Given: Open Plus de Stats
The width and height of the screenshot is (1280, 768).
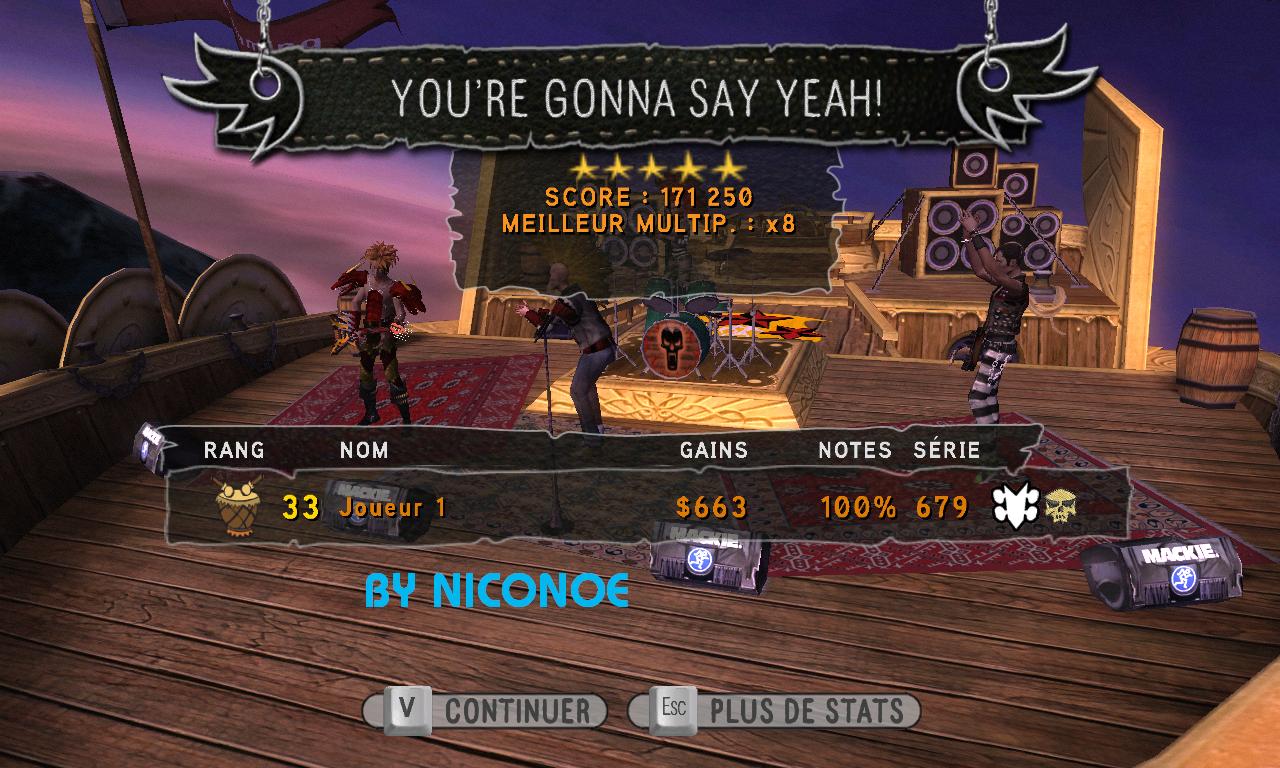Looking at the screenshot, I should [775, 711].
